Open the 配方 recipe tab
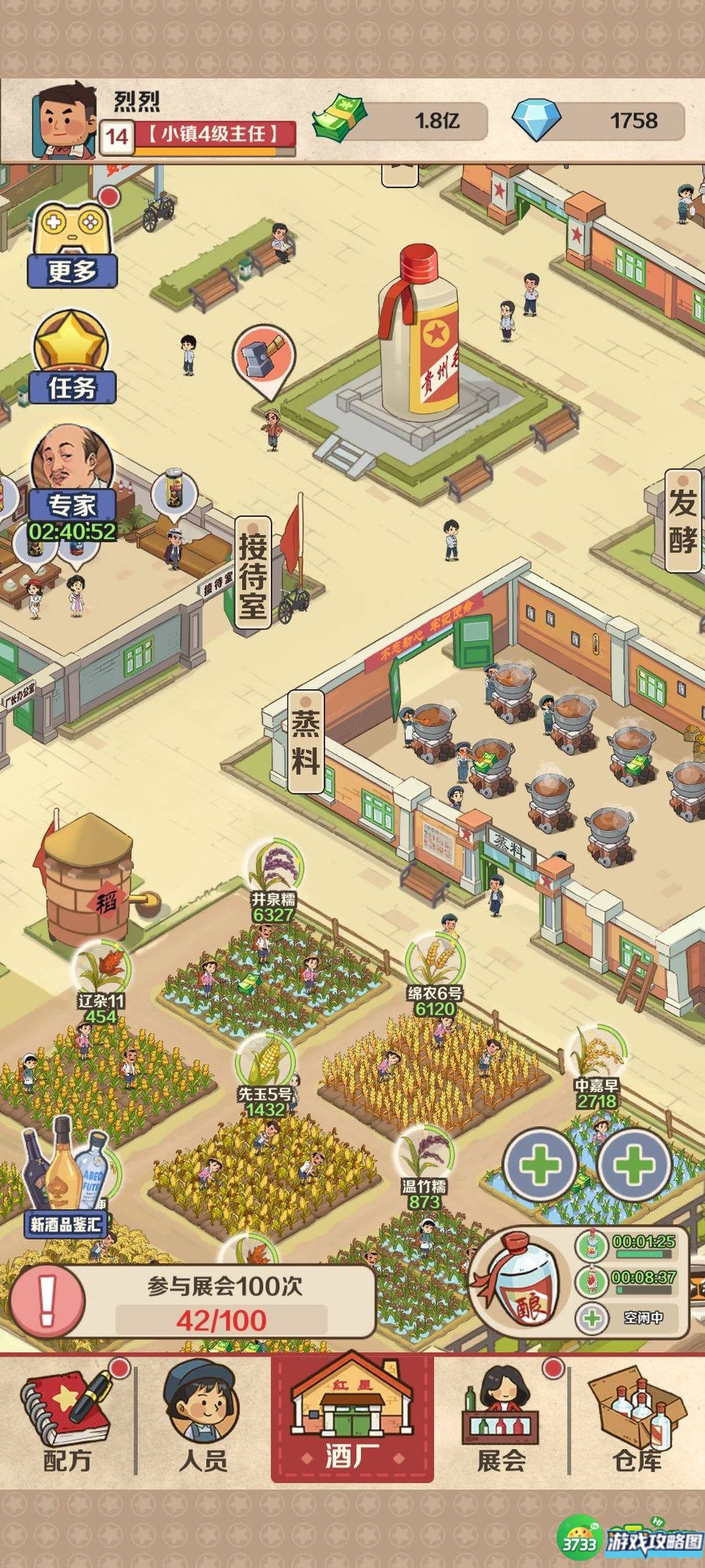 (x=67, y=1417)
